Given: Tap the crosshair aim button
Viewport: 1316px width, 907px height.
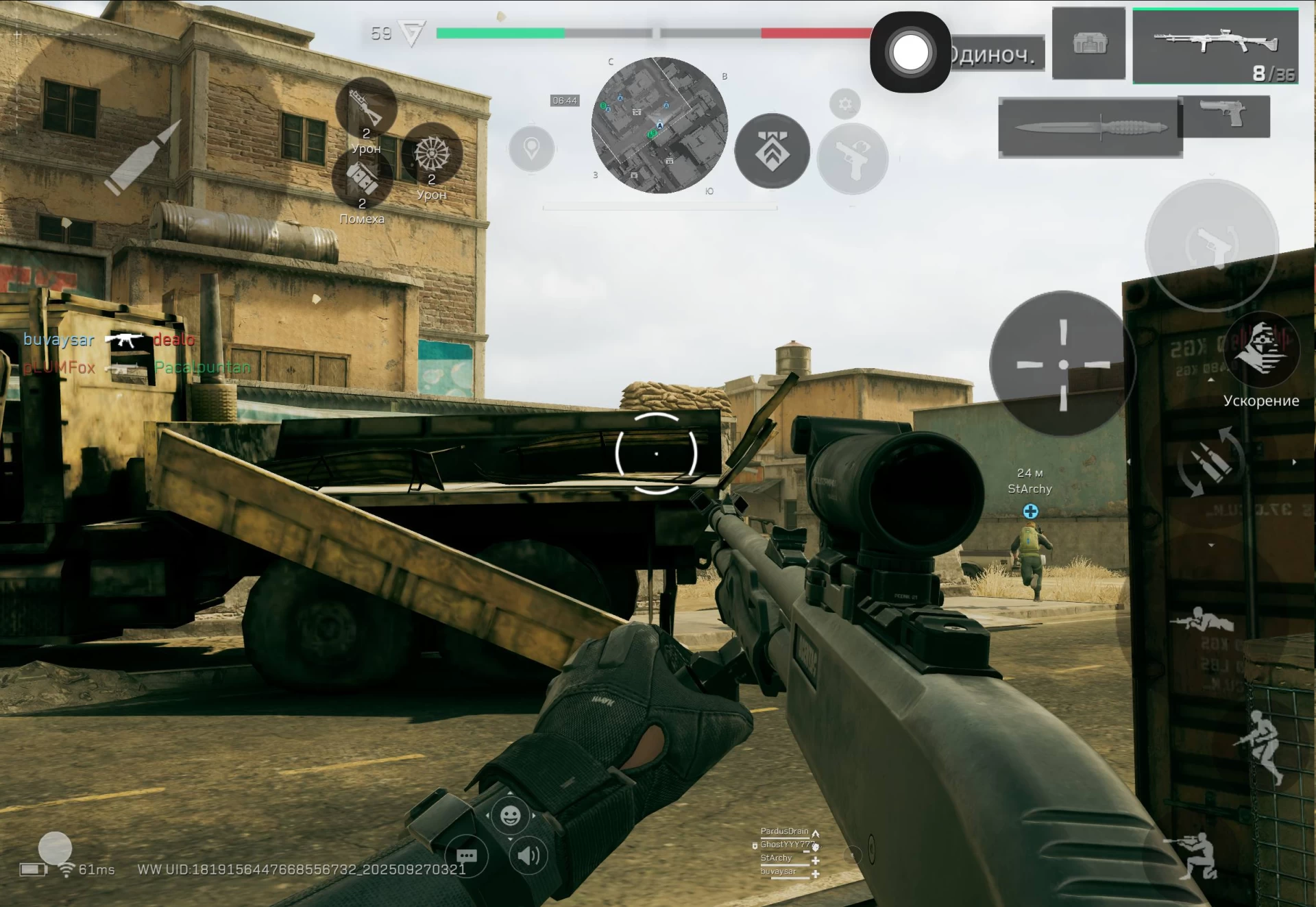Looking at the screenshot, I should pyautogui.click(x=1062, y=363).
